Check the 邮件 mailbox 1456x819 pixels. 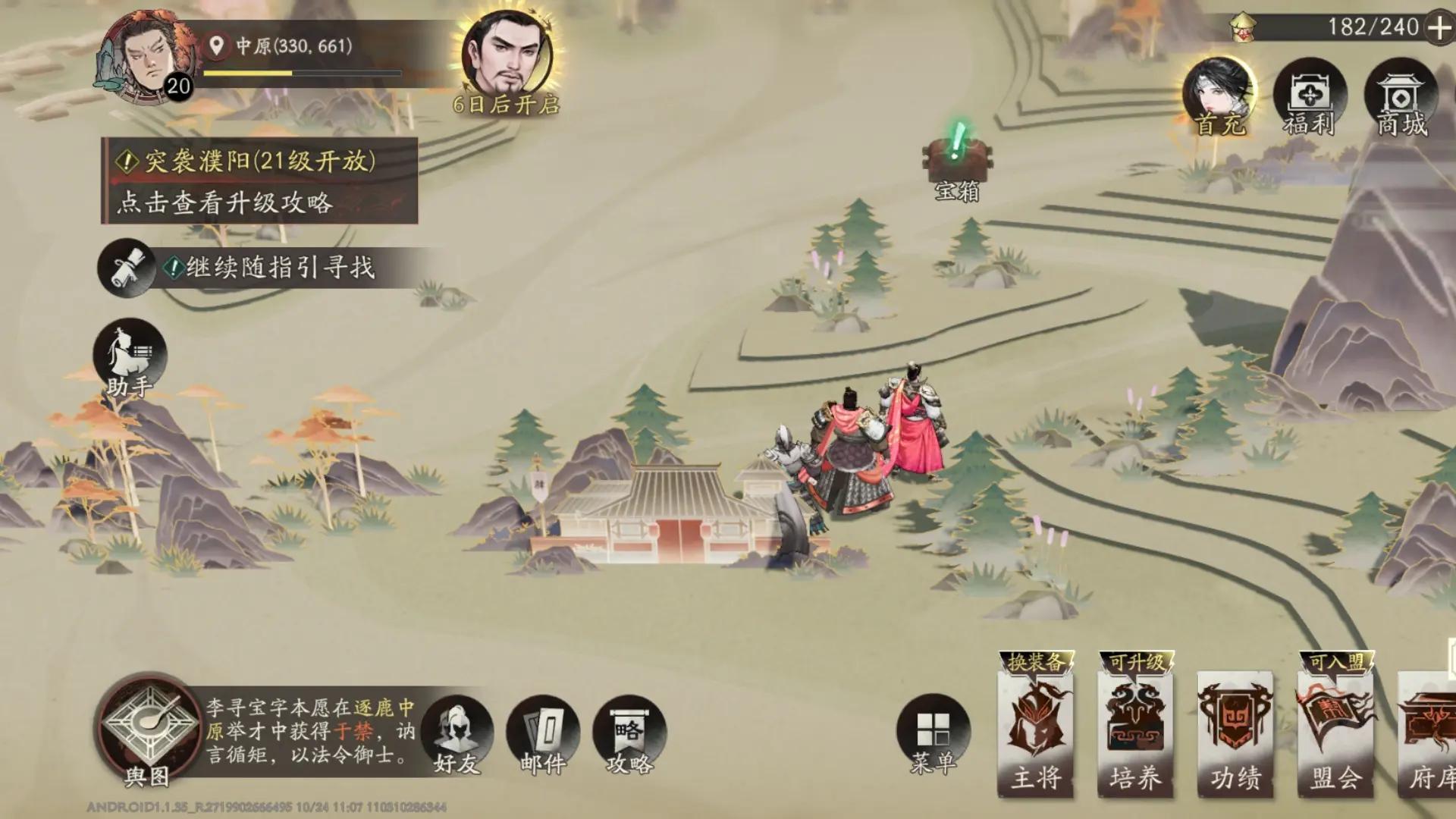[x=543, y=732]
